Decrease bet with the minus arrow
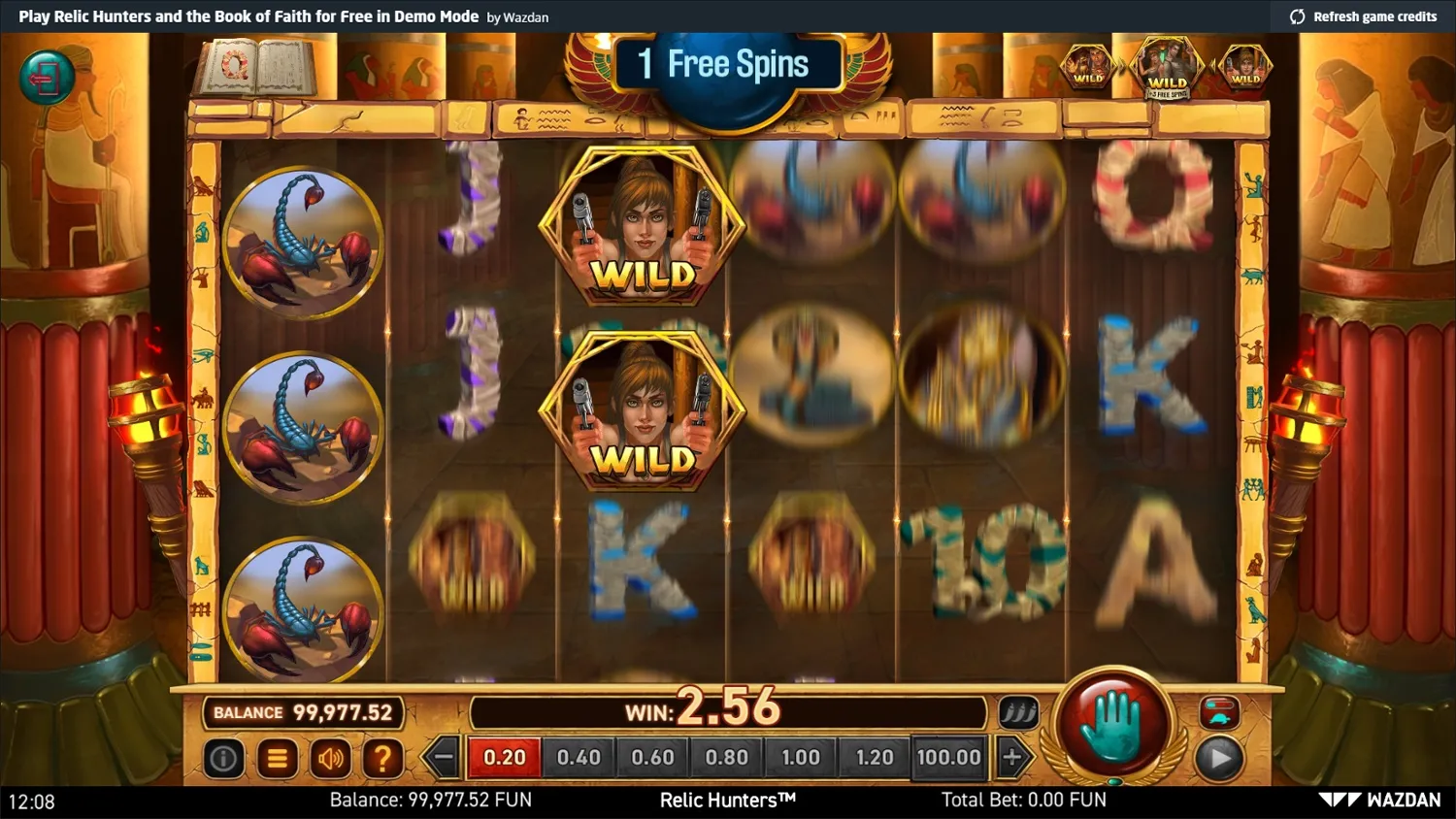This screenshot has width=1456, height=819. 442,757
